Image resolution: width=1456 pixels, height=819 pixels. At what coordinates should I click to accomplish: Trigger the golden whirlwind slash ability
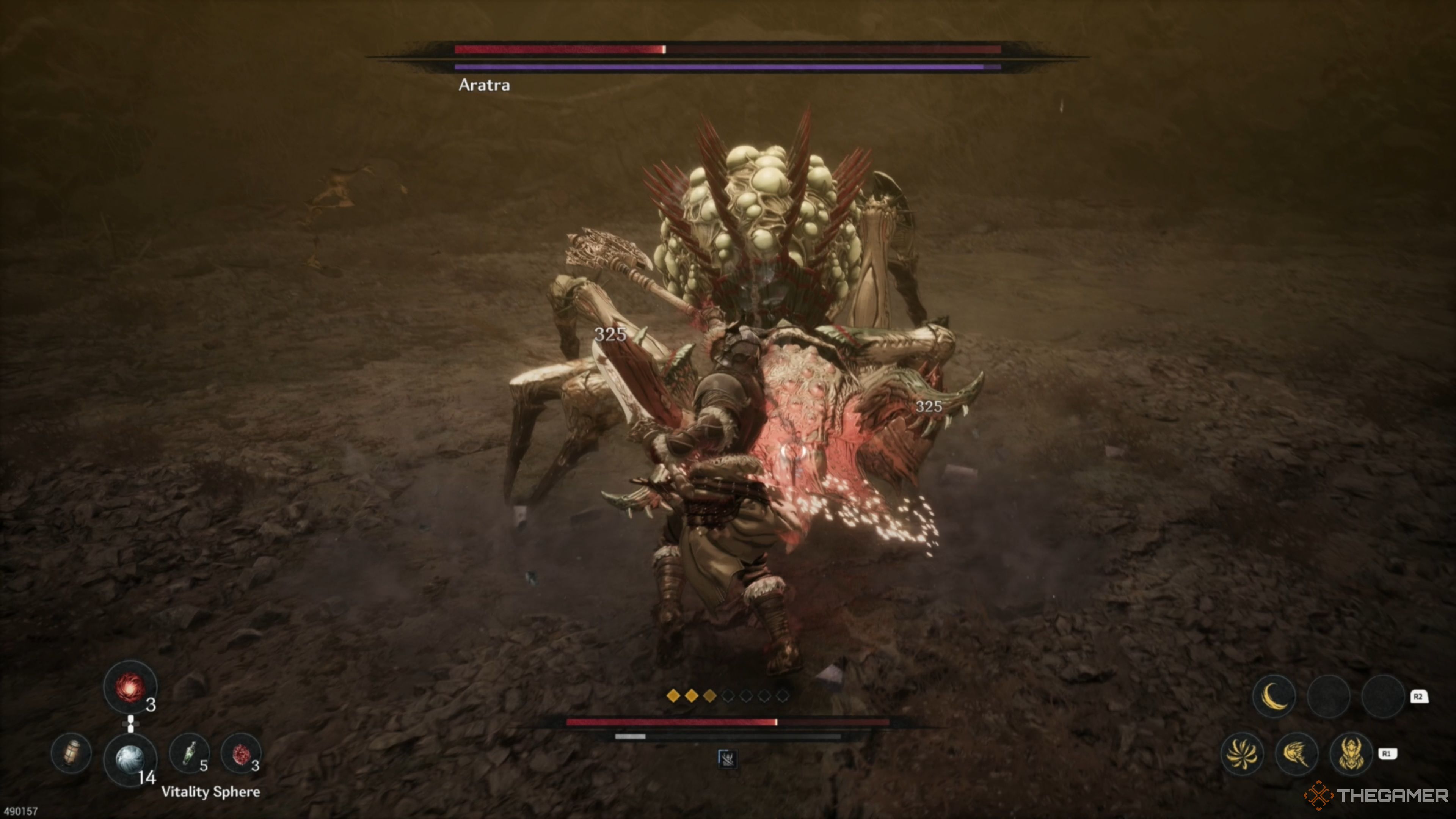[1242, 753]
